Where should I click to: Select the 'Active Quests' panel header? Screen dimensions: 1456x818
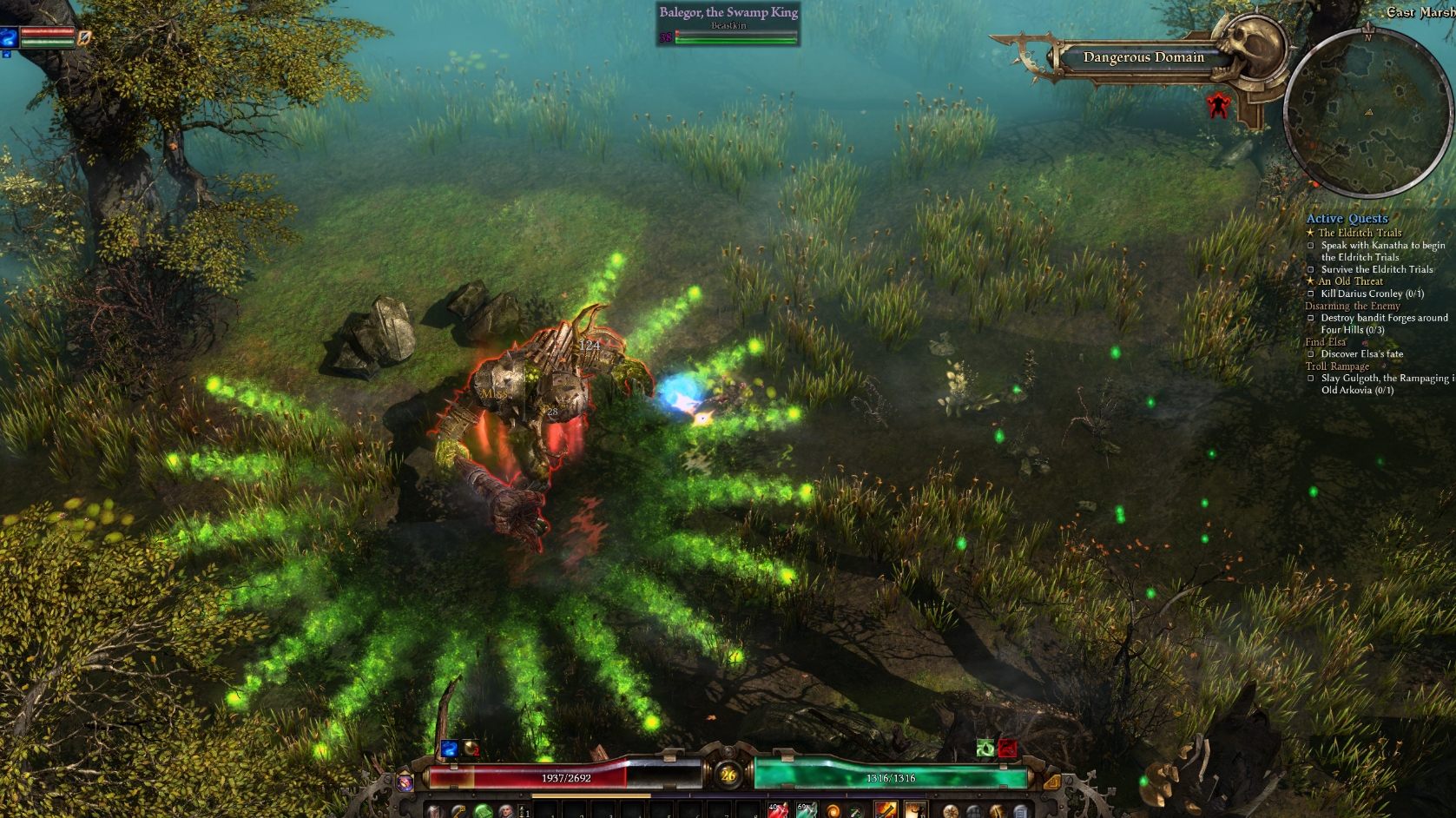click(x=1347, y=218)
